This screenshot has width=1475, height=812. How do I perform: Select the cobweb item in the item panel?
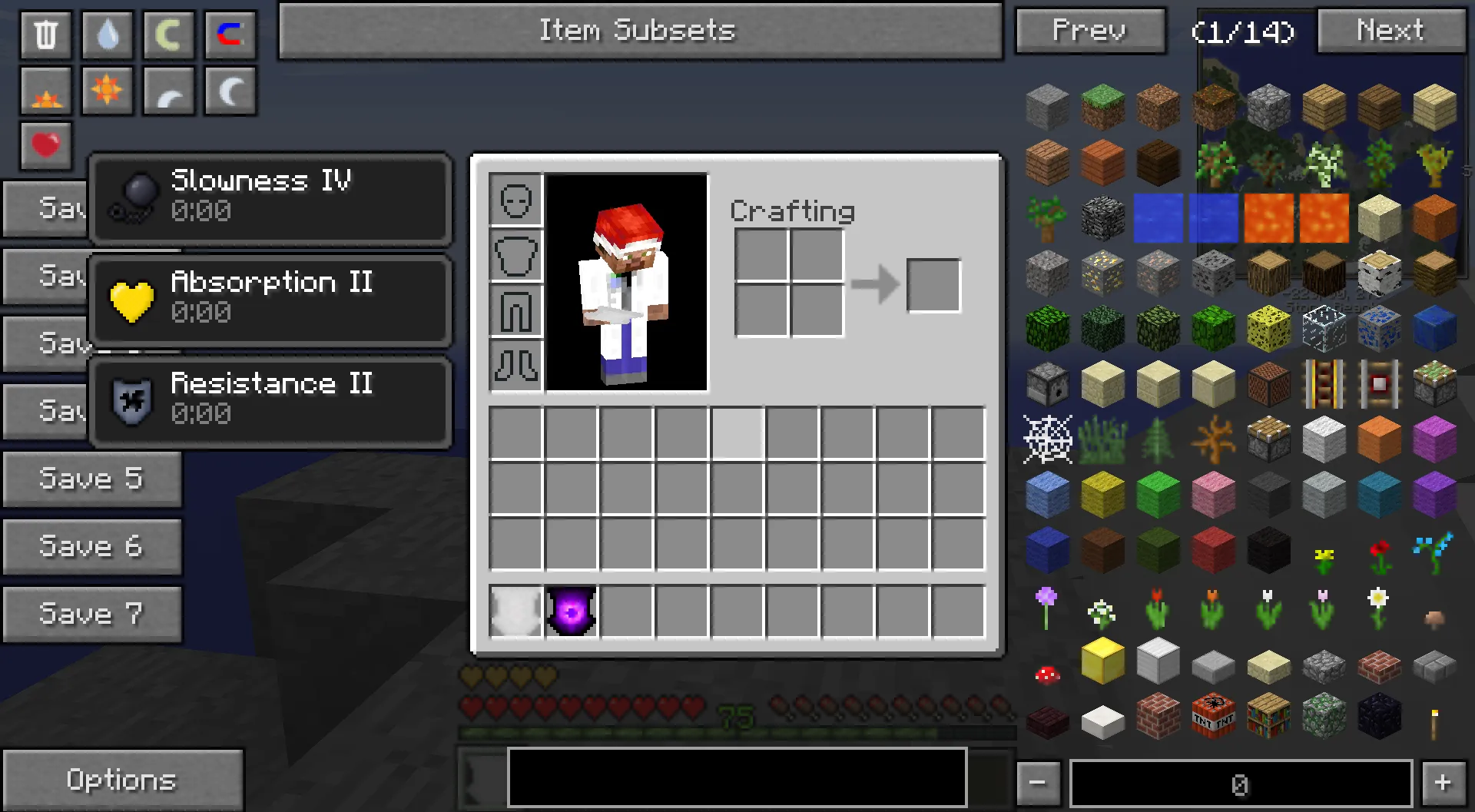(x=1047, y=439)
